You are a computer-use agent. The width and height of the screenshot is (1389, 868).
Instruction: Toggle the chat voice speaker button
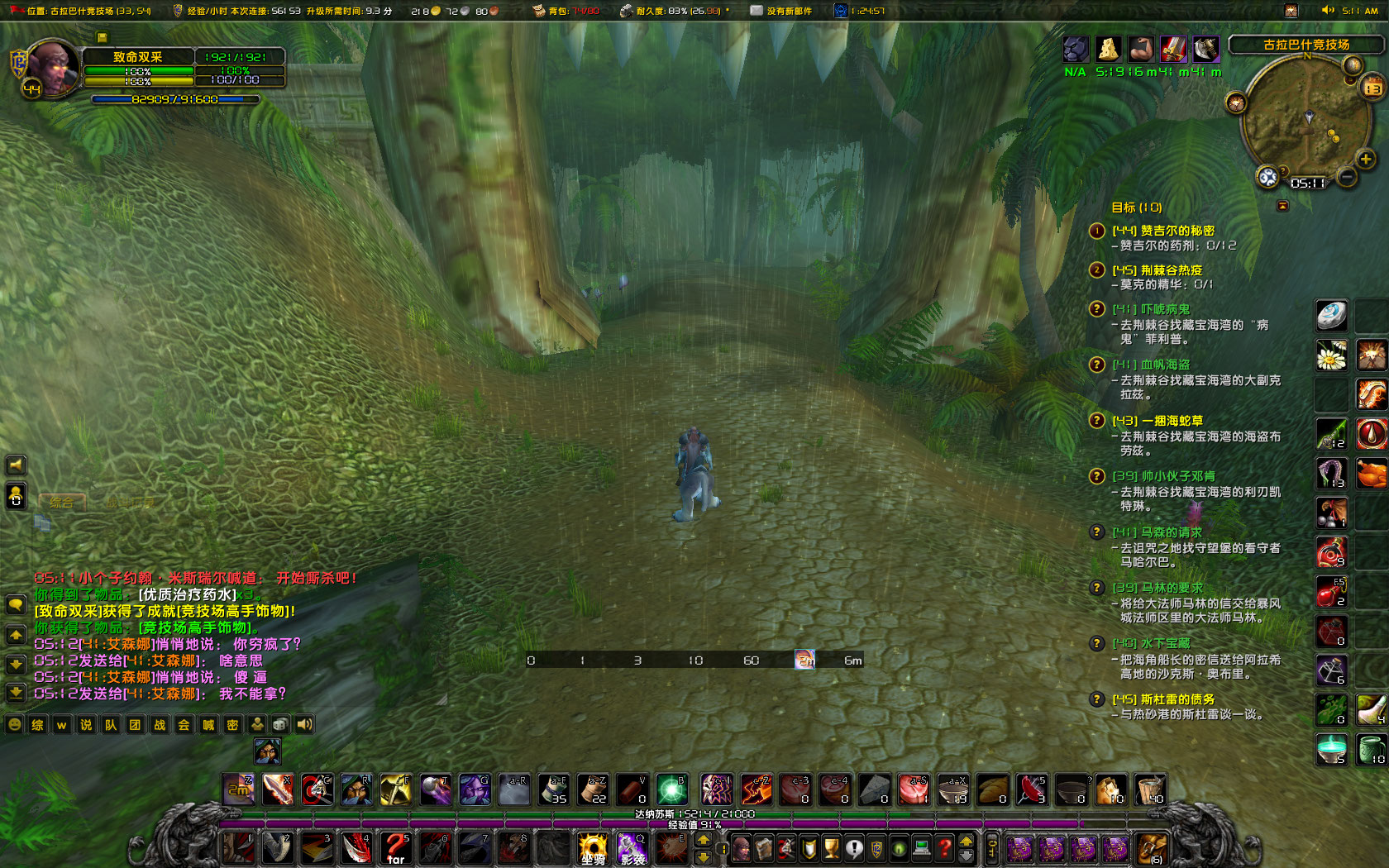[304, 724]
